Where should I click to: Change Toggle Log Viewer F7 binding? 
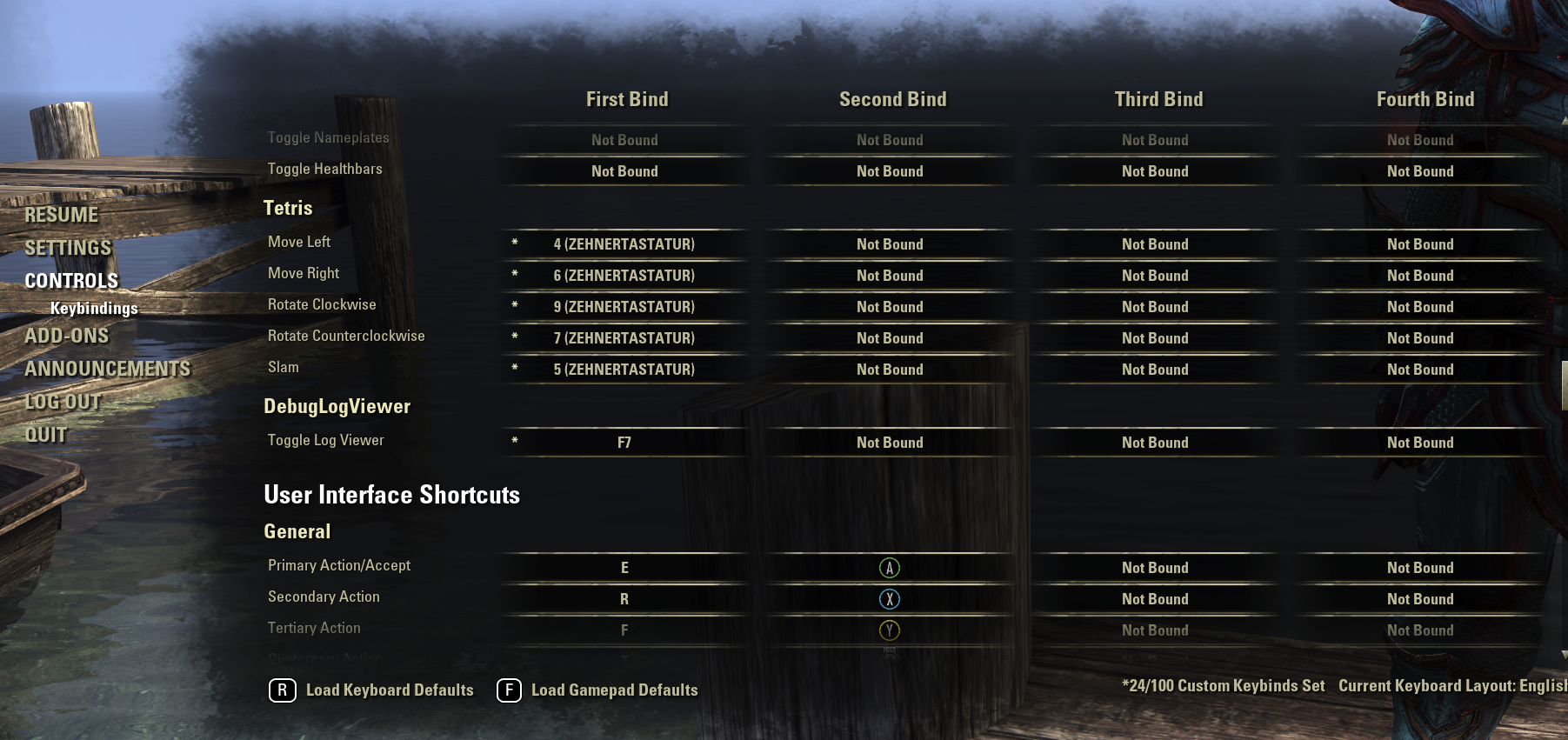[x=624, y=443]
